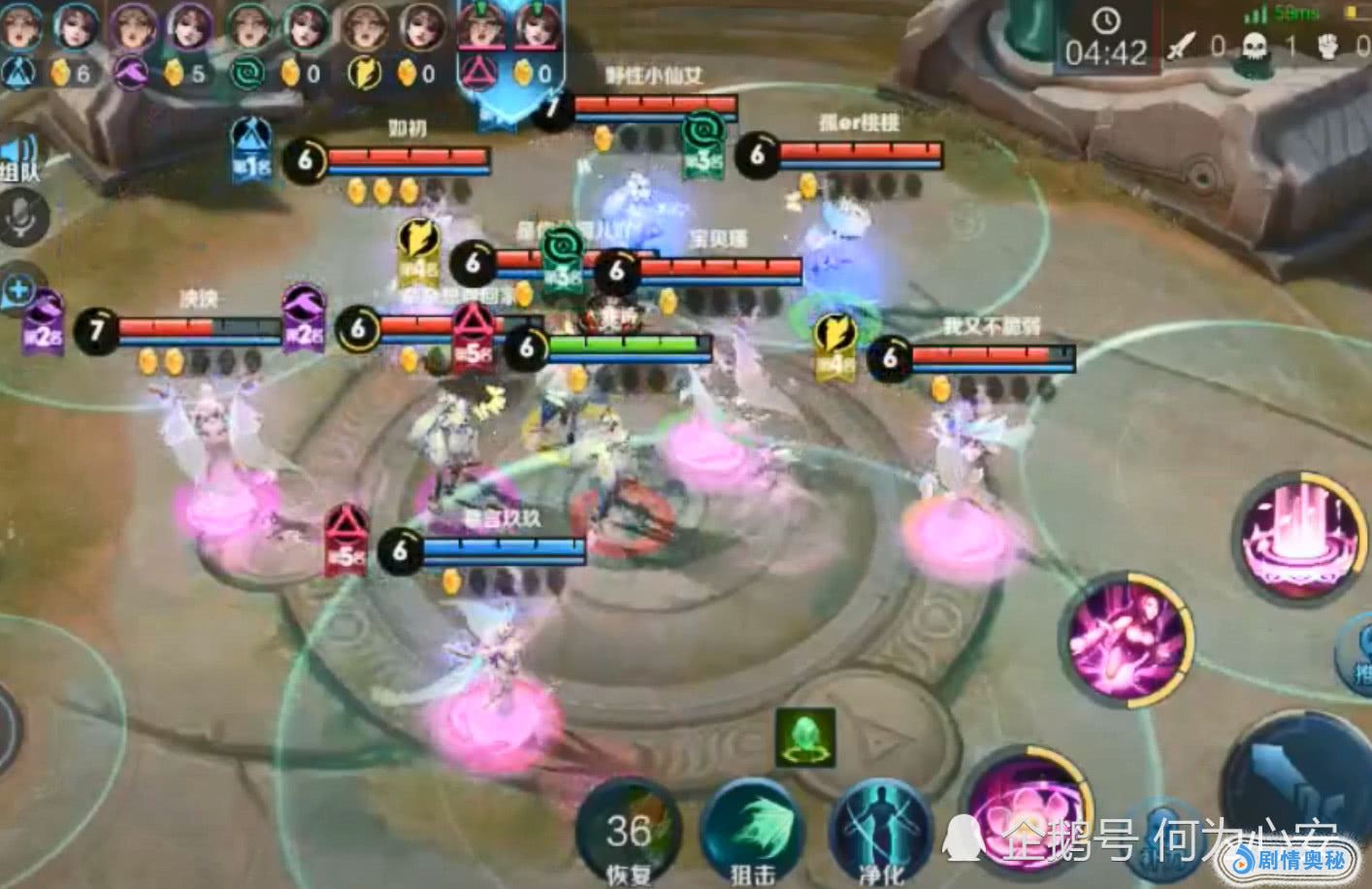
Task: Activate the pink dancer figure skill
Action: click(x=1127, y=637)
